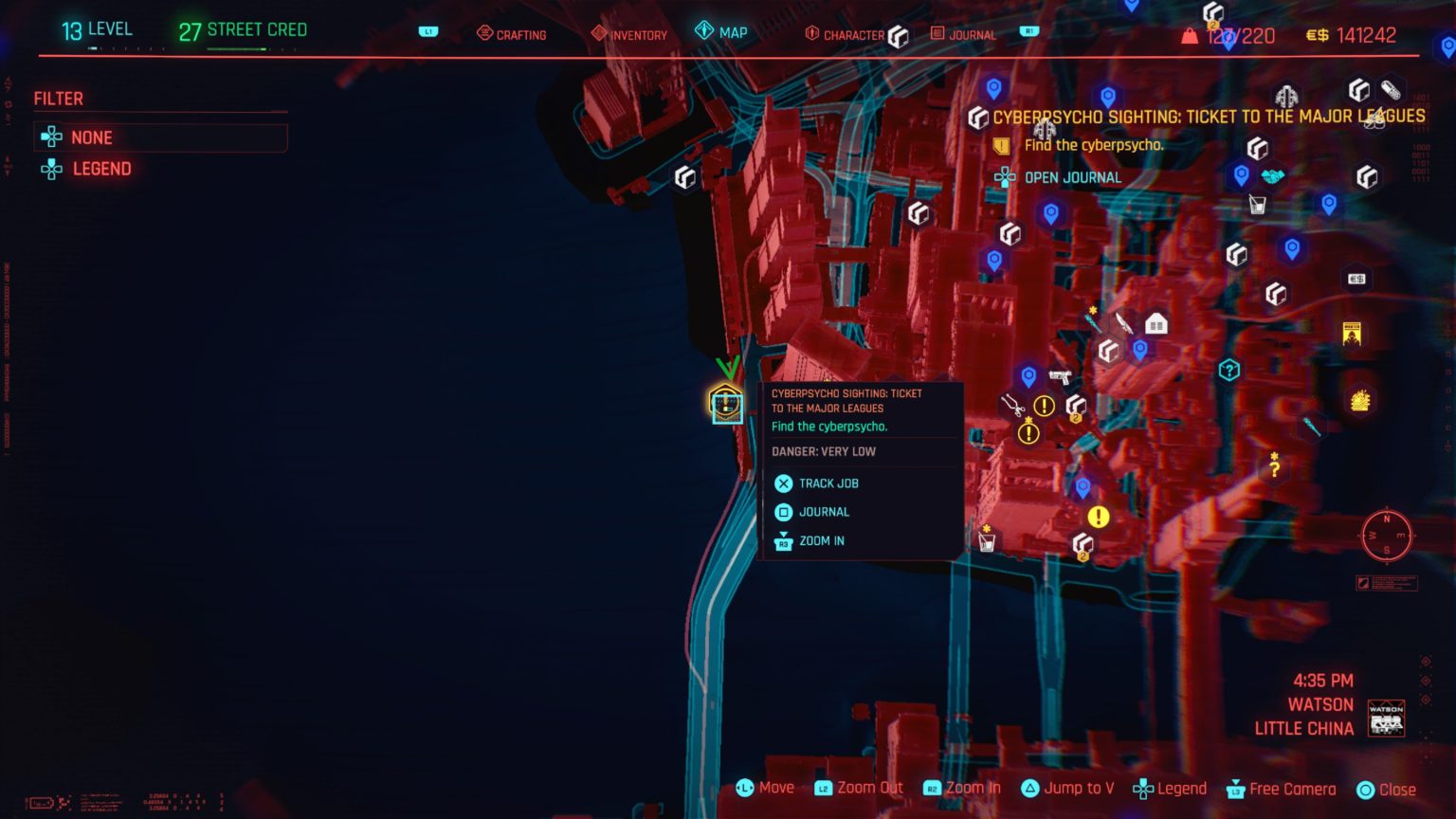Click the fixer handshake icon
This screenshot has height=819, width=1456.
1271,175
